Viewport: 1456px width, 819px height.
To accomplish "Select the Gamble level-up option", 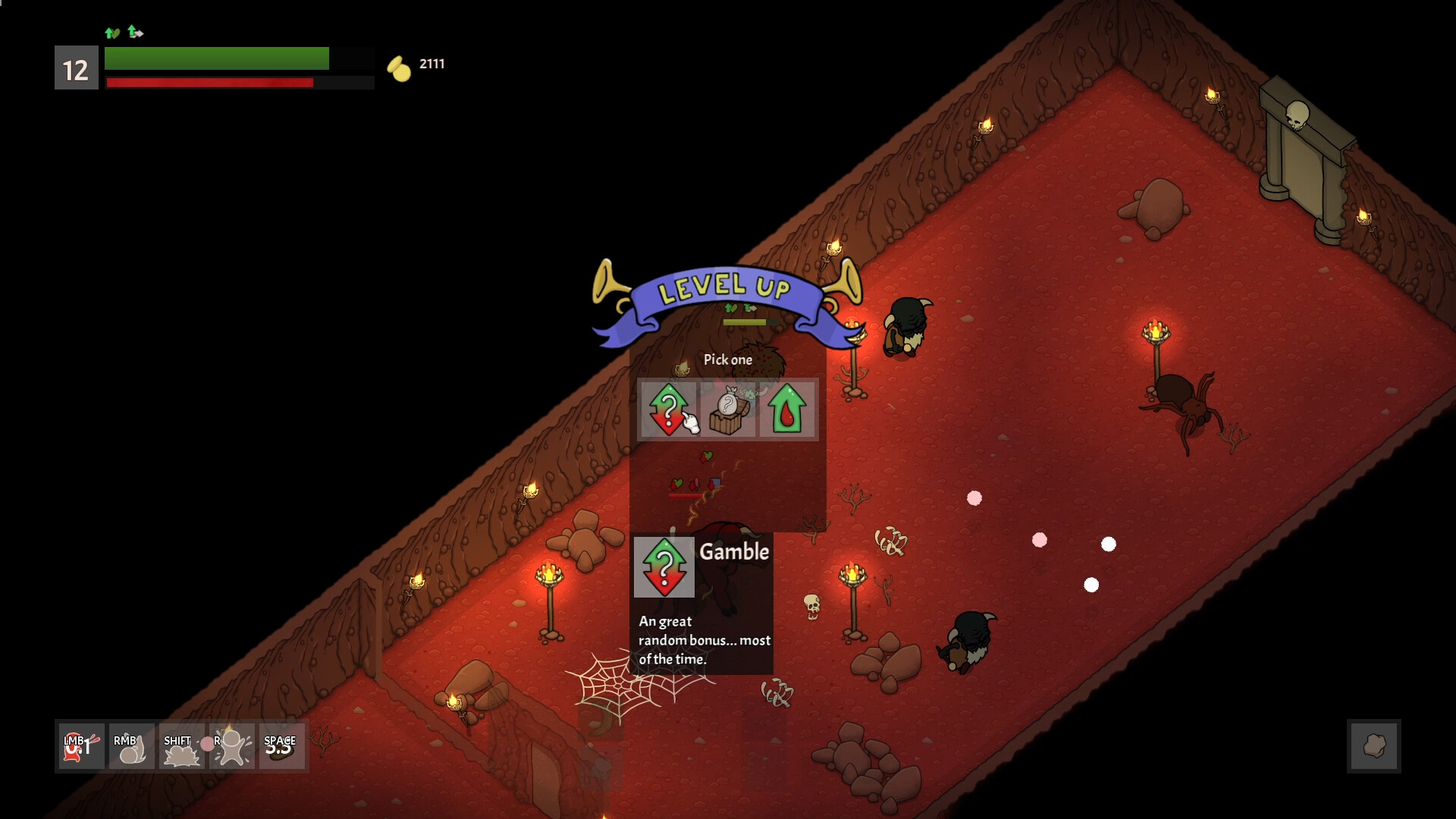I will [x=670, y=409].
